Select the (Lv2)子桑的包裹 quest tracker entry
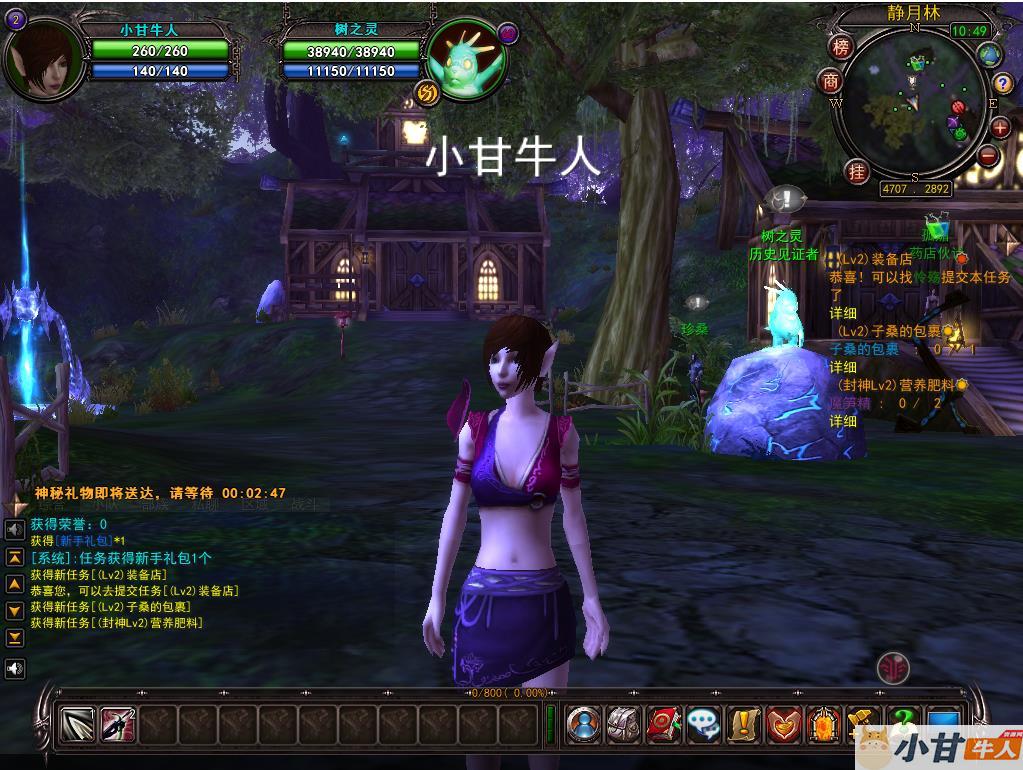 coord(889,331)
